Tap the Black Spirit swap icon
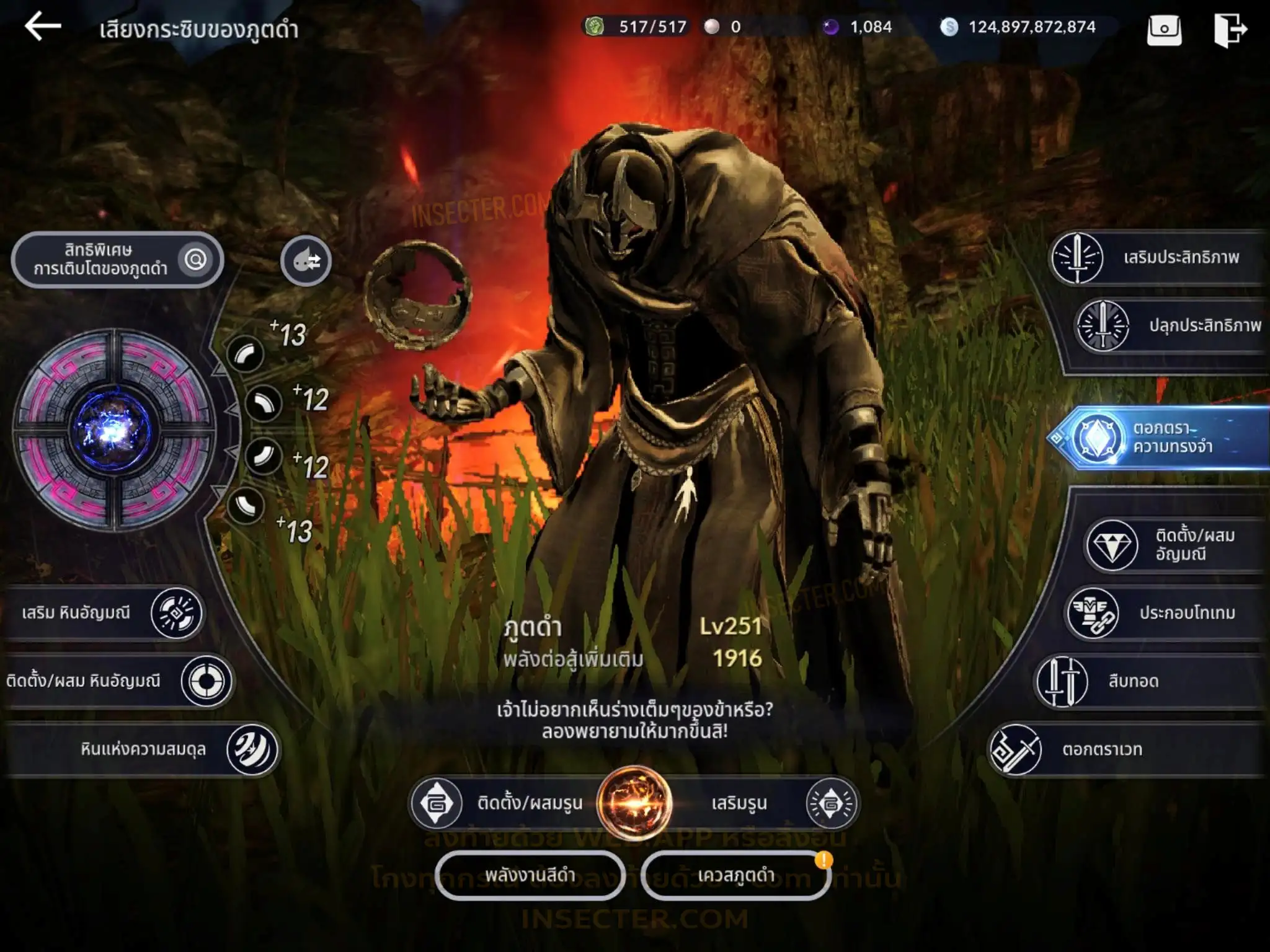The width and height of the screenshot is (1270, 952). tap(306, 261)
